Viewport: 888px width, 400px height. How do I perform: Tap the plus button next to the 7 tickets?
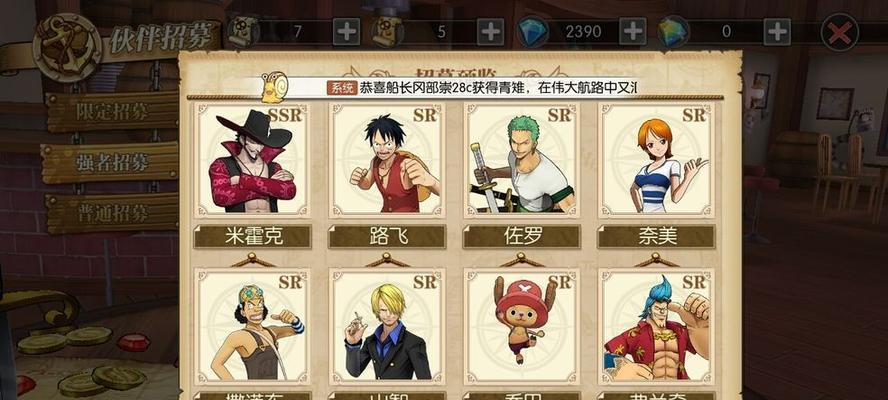(347, 31)
